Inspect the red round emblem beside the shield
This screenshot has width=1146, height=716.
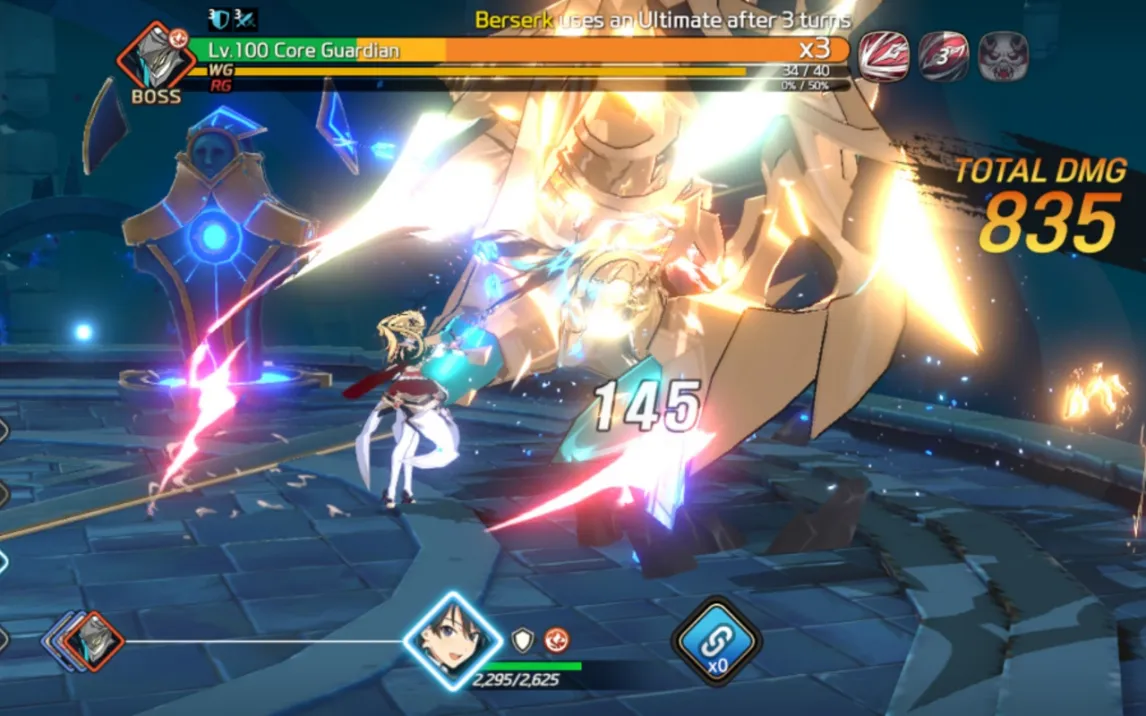coord(556,640)
